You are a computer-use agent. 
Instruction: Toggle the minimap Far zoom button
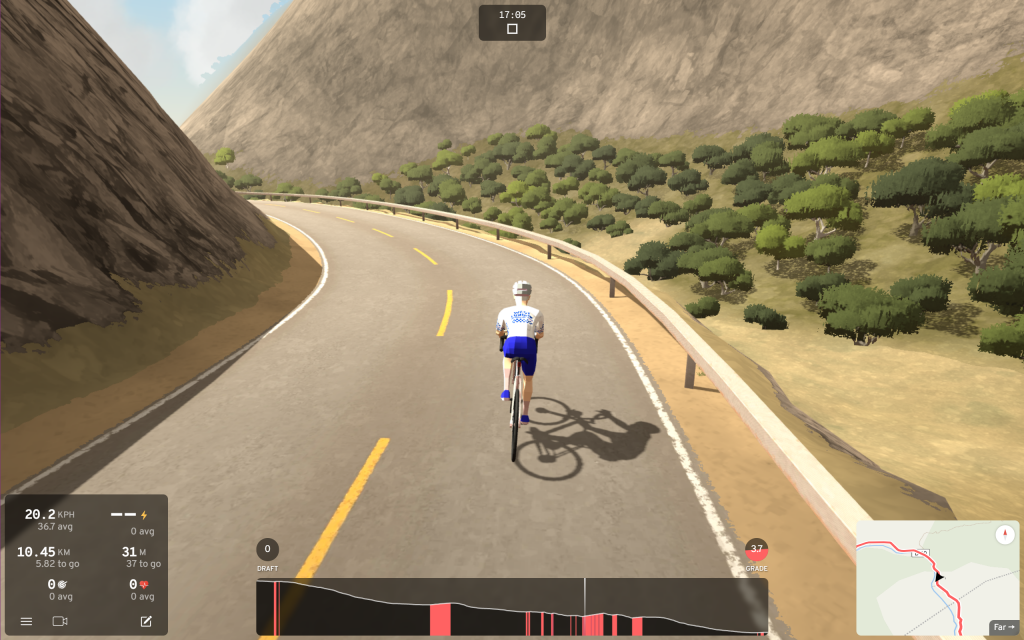pos(1003,627)
